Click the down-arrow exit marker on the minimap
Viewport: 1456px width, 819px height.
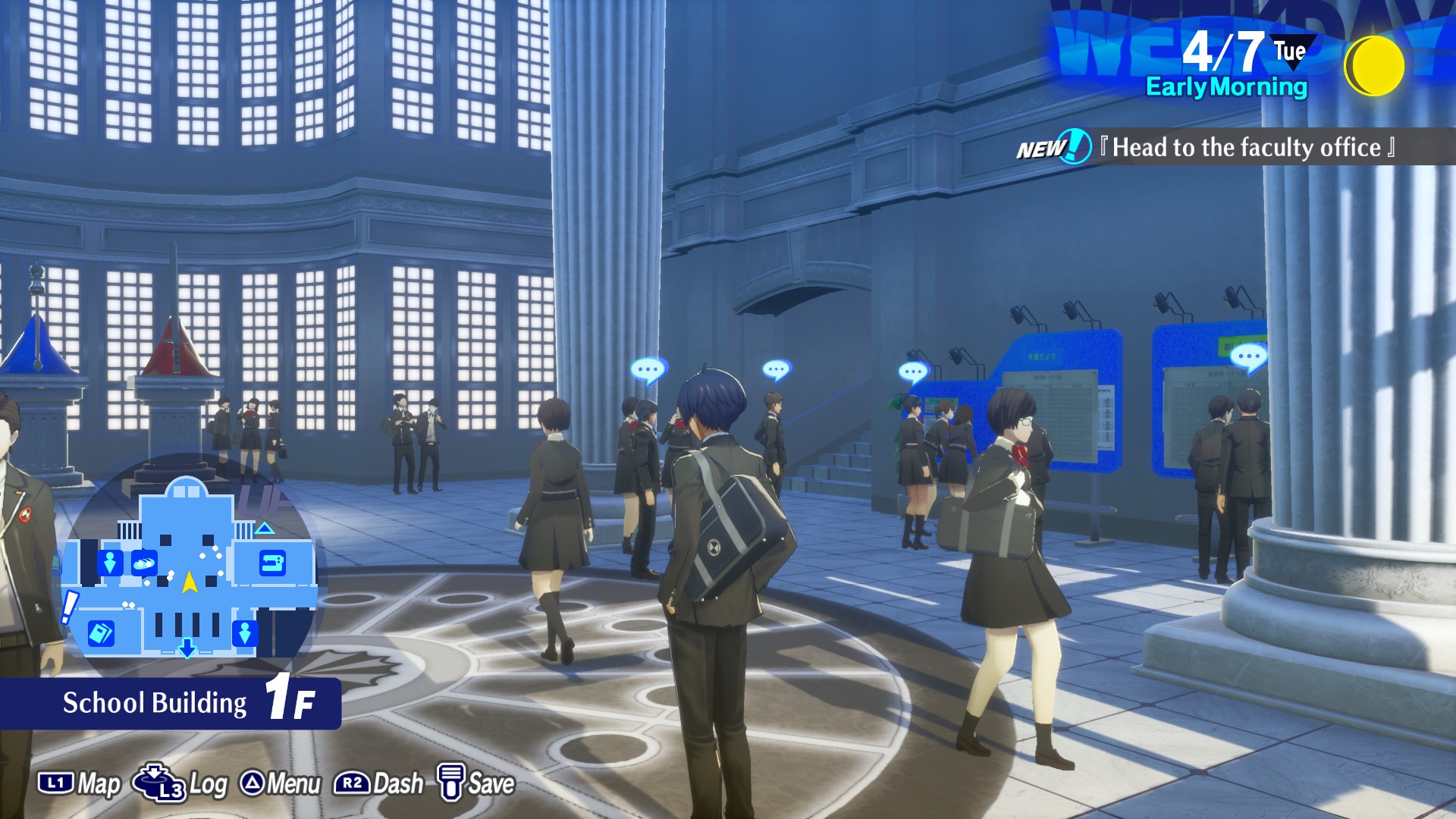[187, 648]
